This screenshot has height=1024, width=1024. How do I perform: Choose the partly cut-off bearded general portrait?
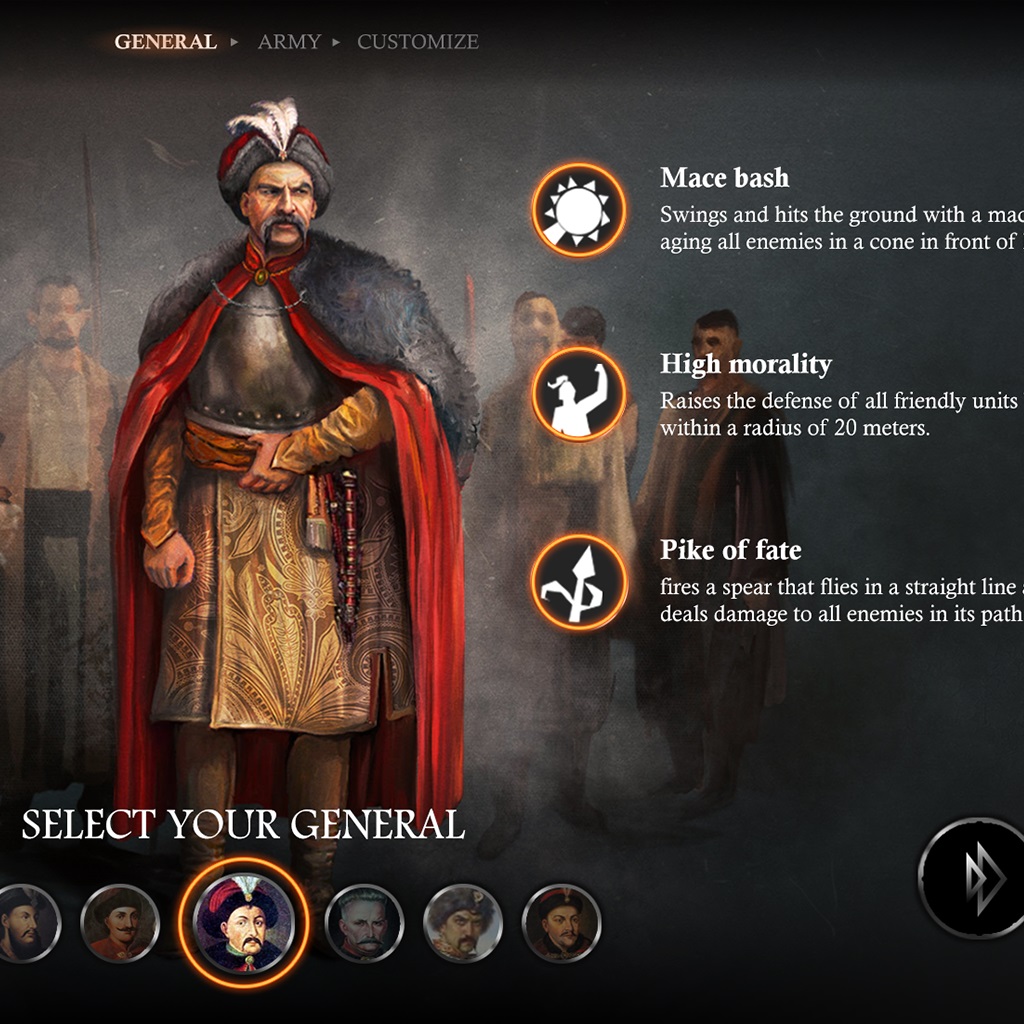[x=22, y=922]
